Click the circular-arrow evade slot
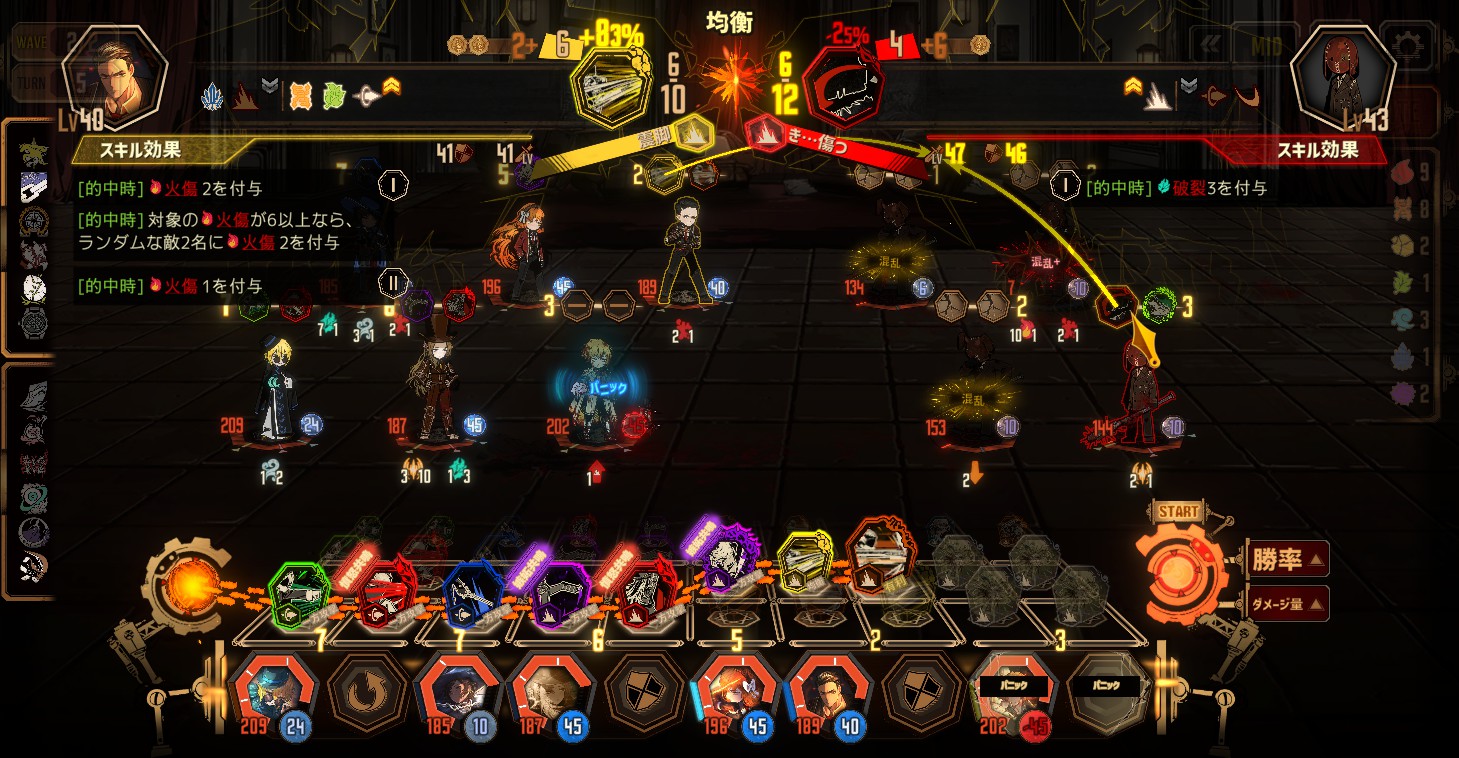 point(367,691)
